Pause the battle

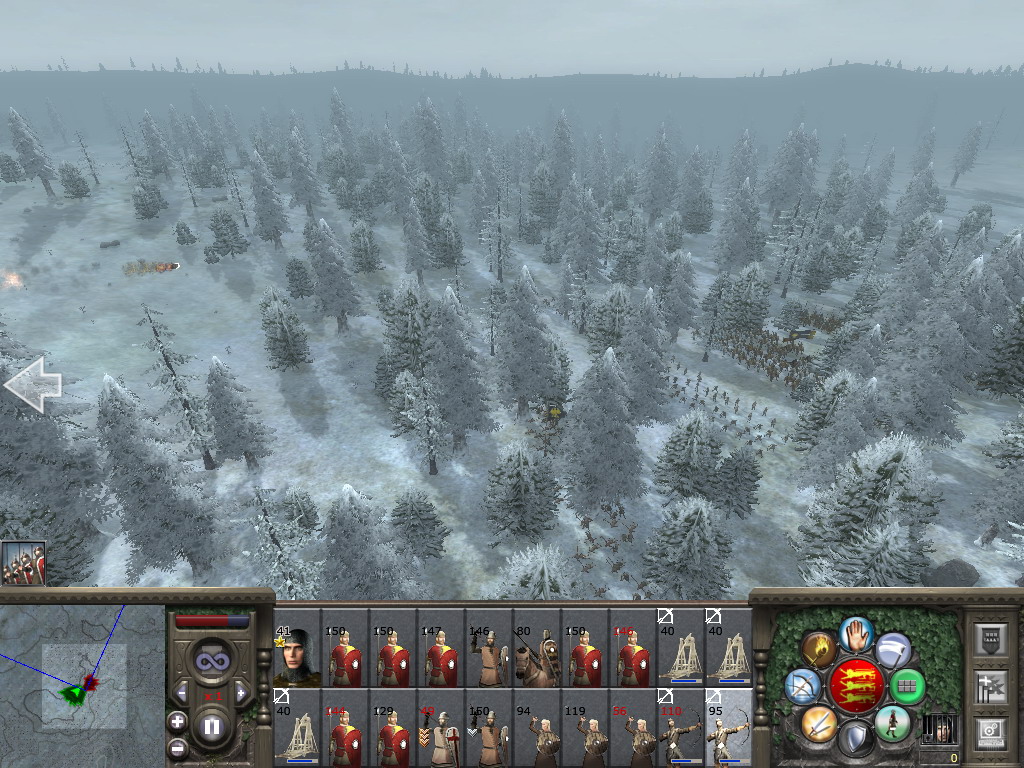[x=212, y=726]
